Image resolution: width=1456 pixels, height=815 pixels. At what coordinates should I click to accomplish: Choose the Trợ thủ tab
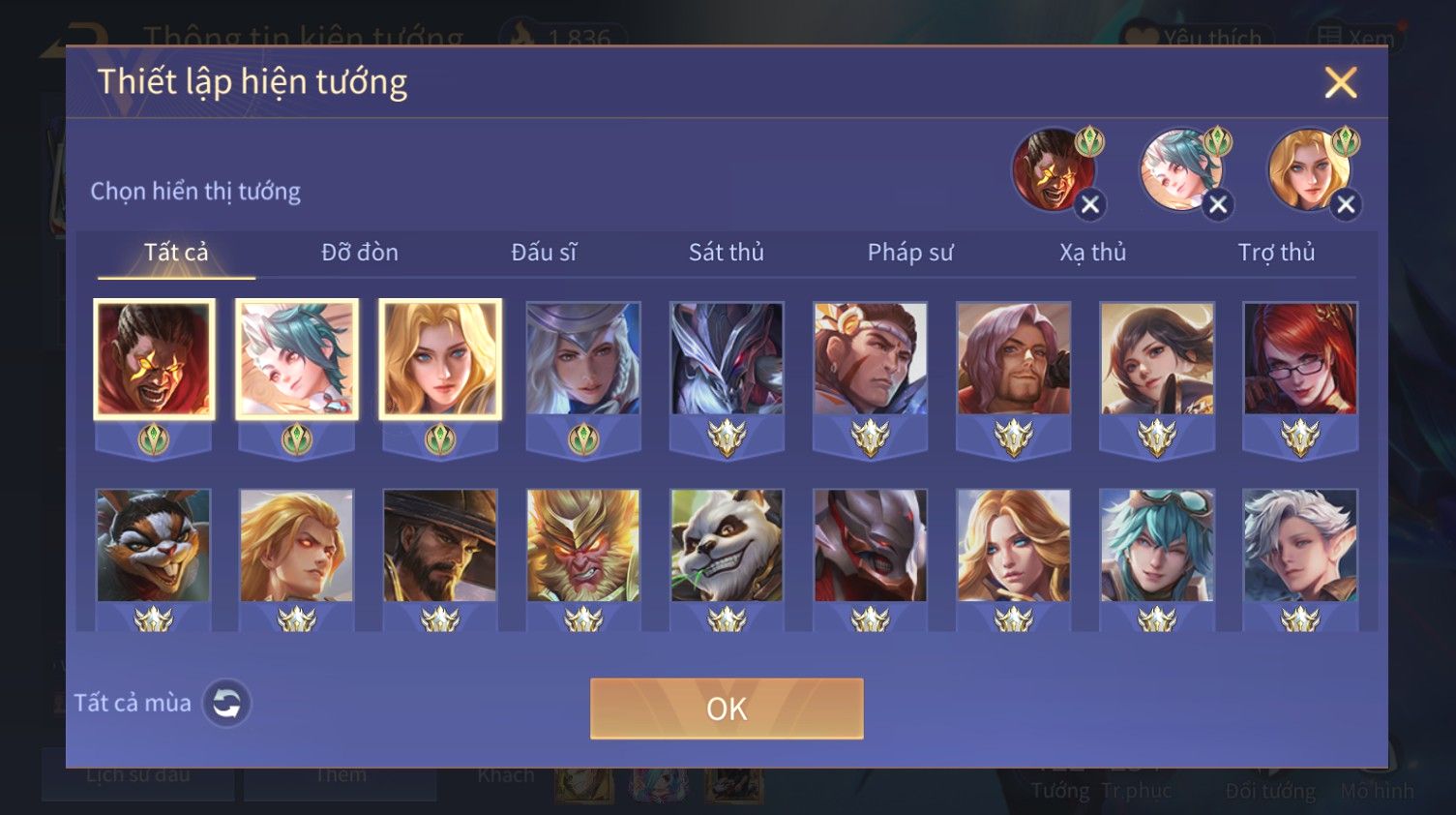pos(1276,253)
